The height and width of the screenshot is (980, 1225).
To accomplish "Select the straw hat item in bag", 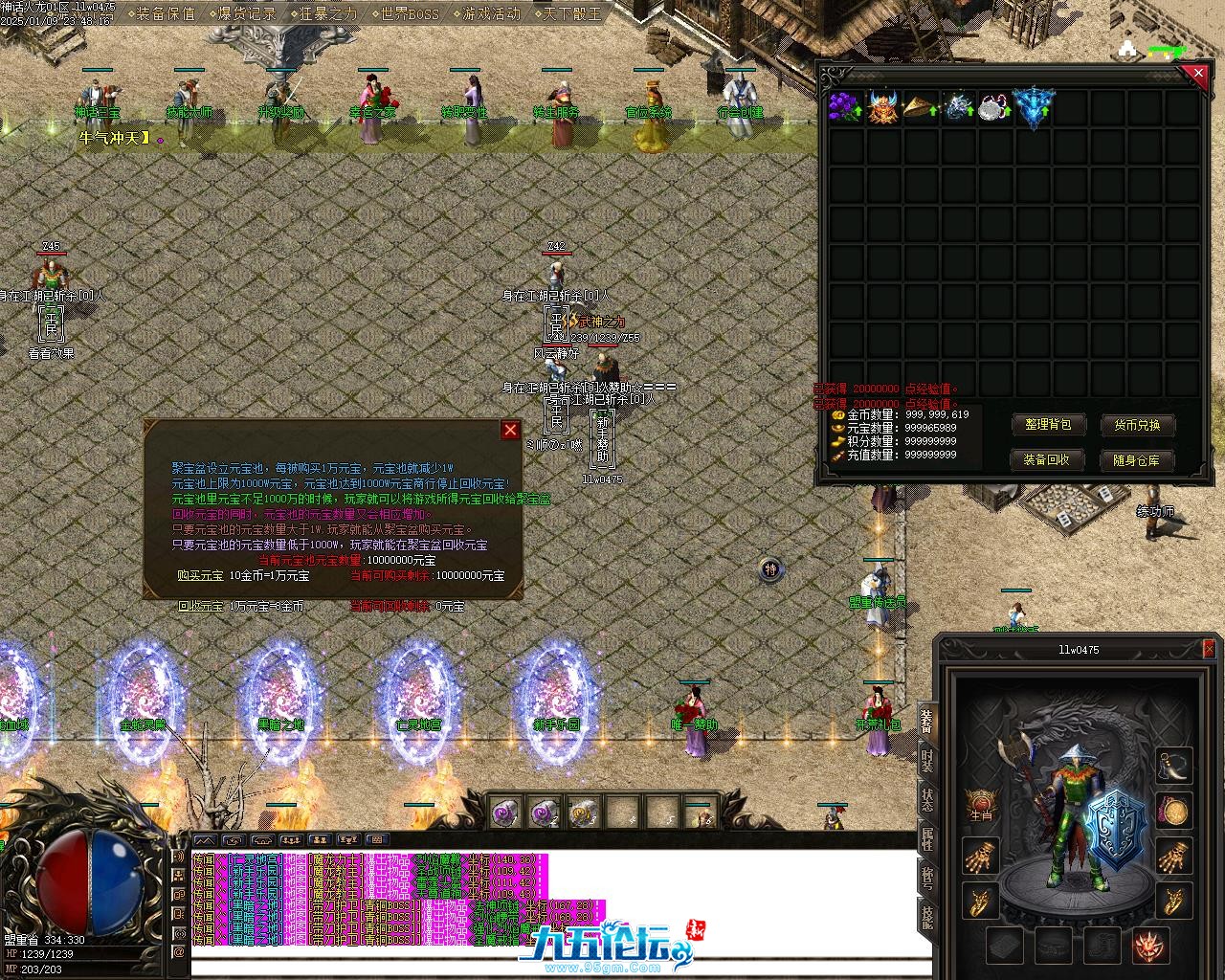I will coord(920,106).
